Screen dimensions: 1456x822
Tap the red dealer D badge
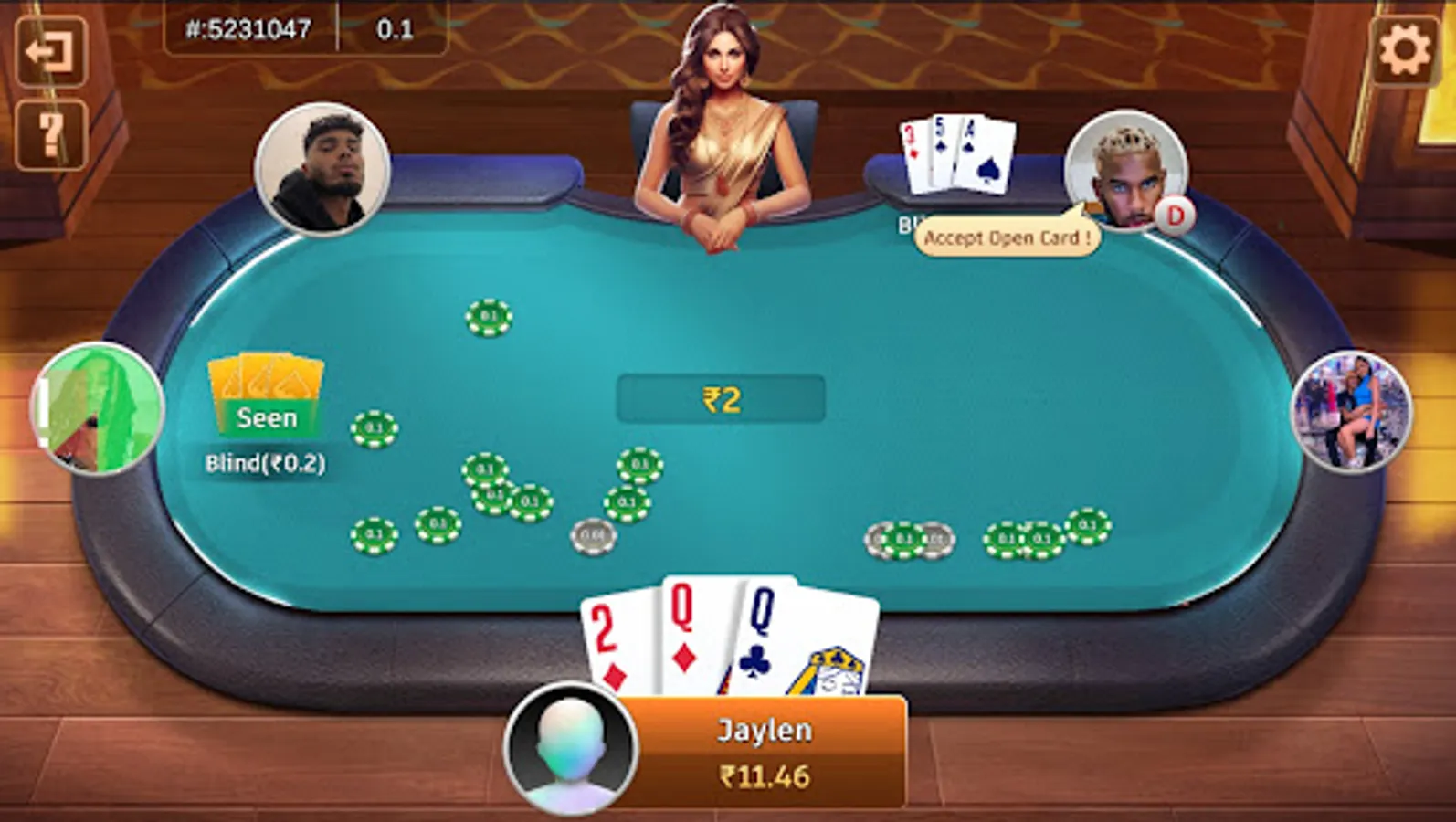(x=1176, y=216)
